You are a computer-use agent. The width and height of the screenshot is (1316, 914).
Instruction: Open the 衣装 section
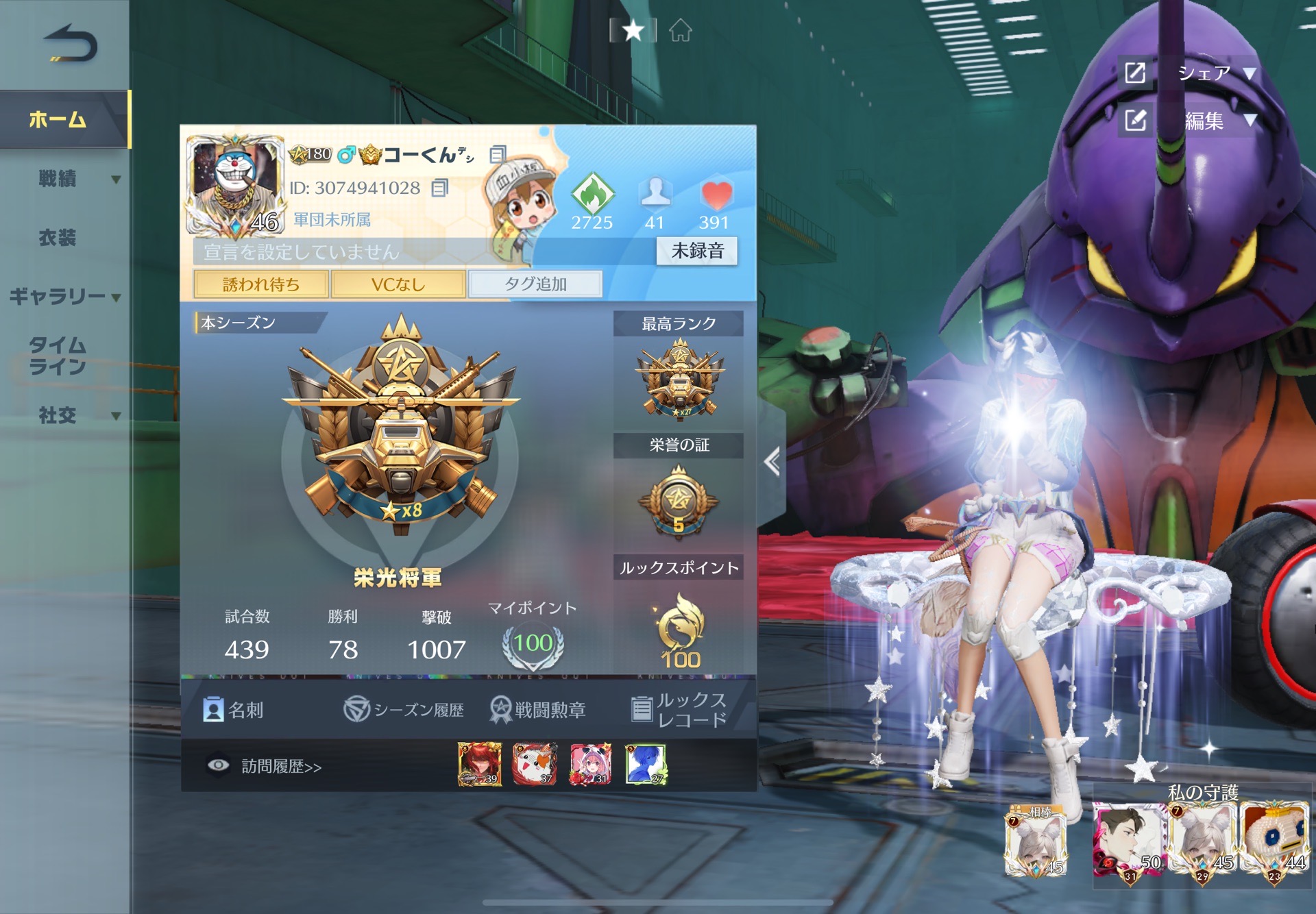(58, 238)
